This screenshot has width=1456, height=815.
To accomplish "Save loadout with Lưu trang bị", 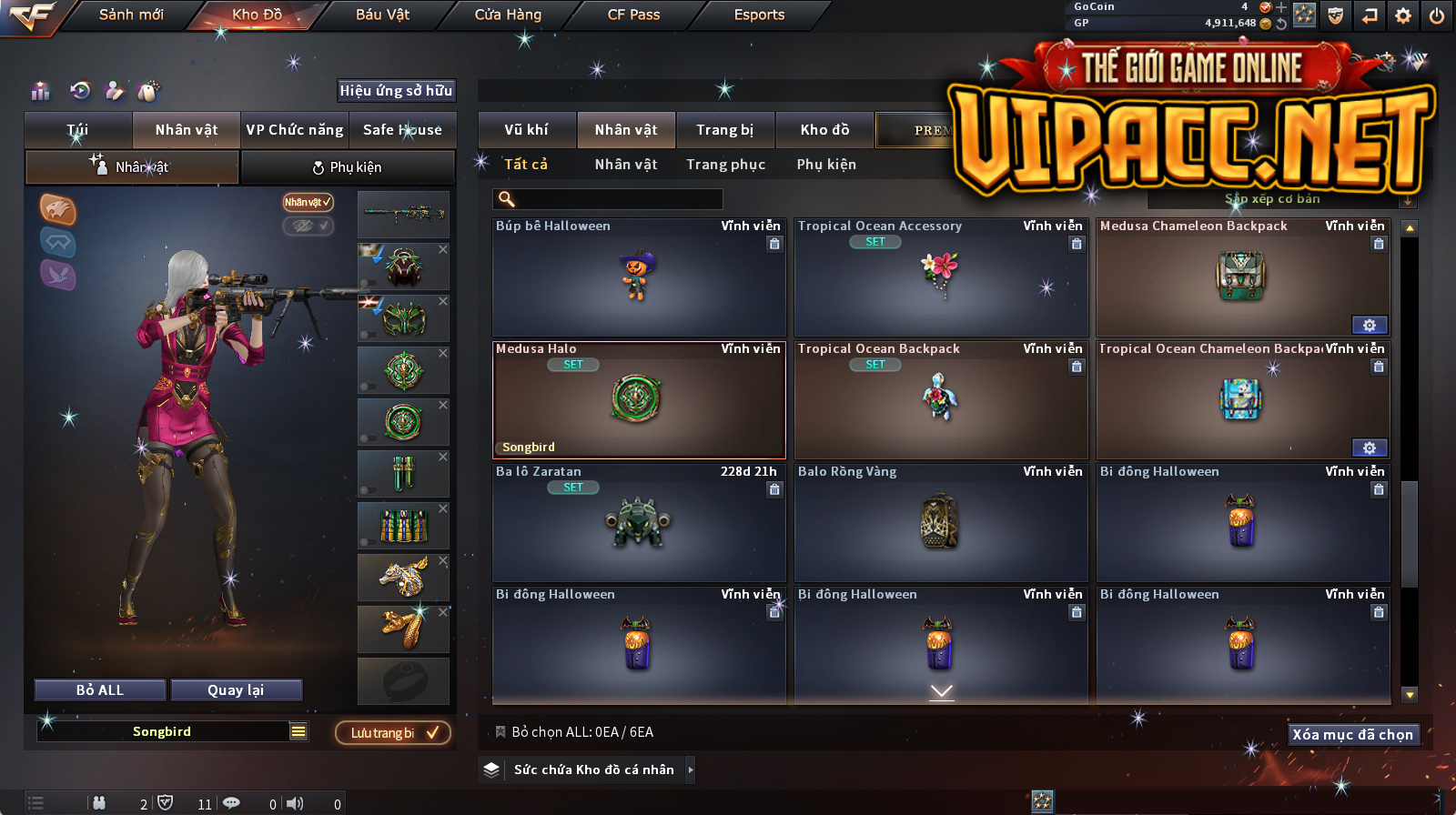I will click(393, 733).
